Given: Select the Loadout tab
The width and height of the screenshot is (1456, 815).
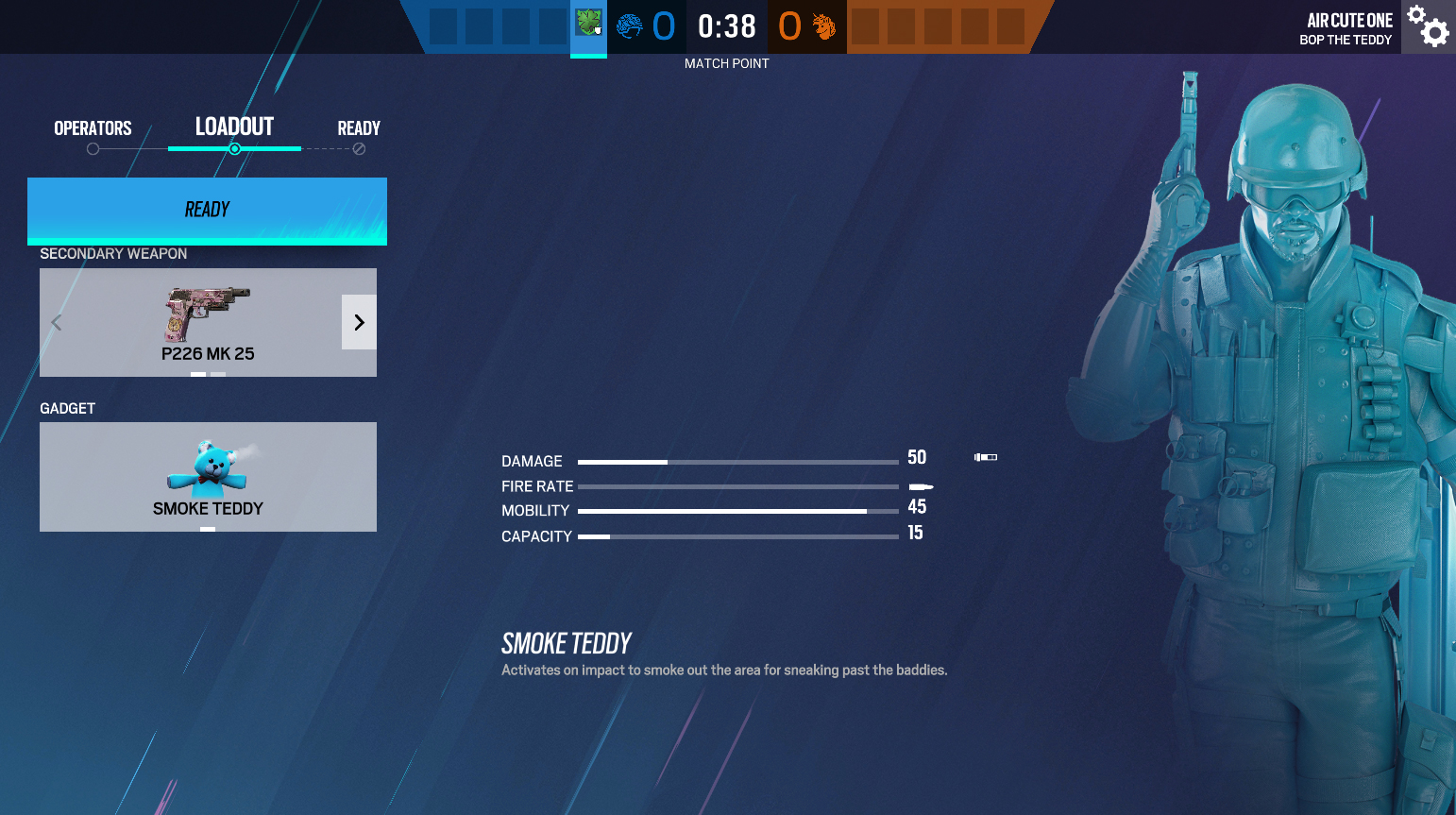Looking at the screenshot, I should tap(234, 127).
